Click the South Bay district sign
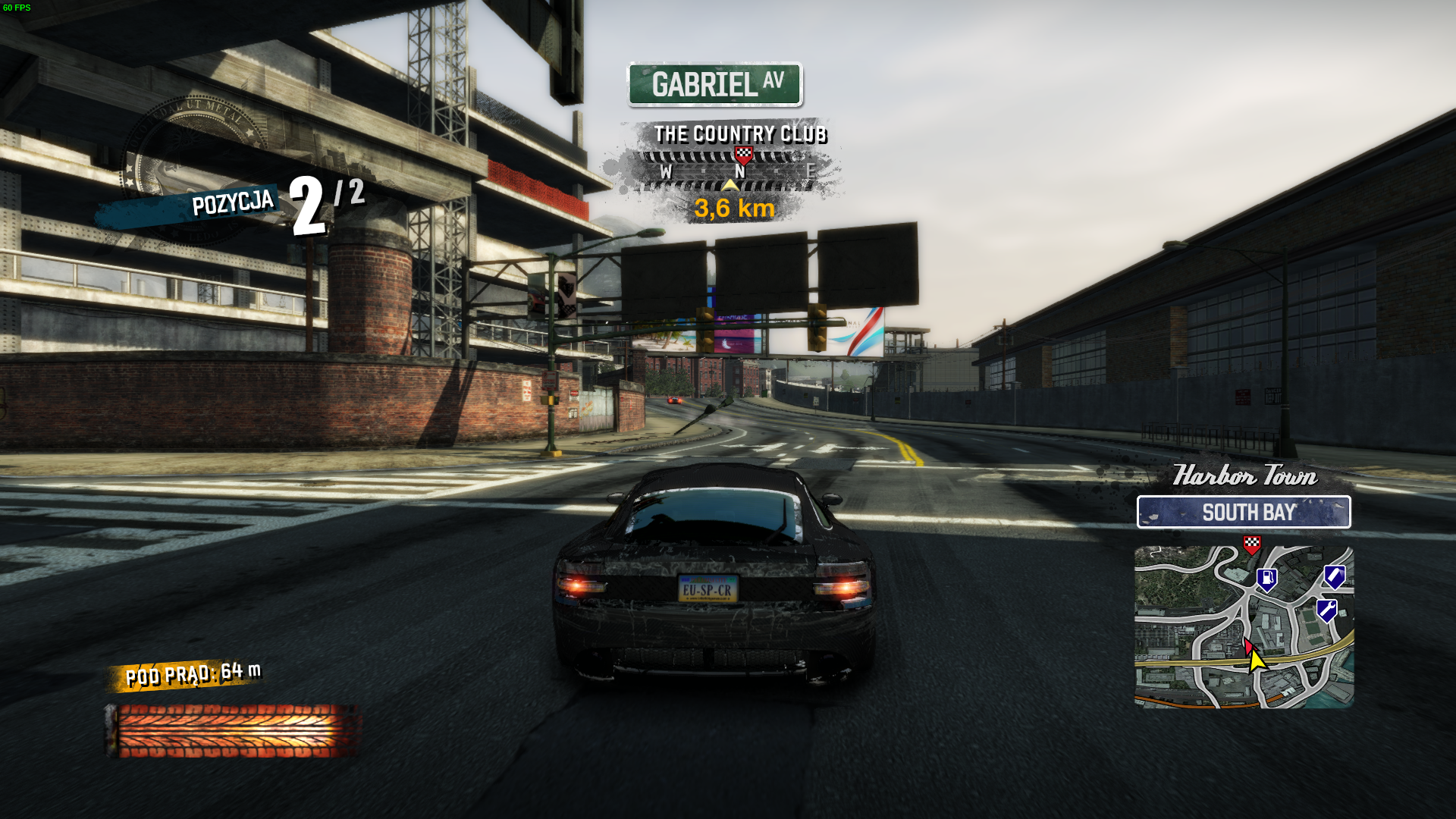The width and height of the screenshot is (1456, 819). pyautogui.click(x=1244, y=513)
